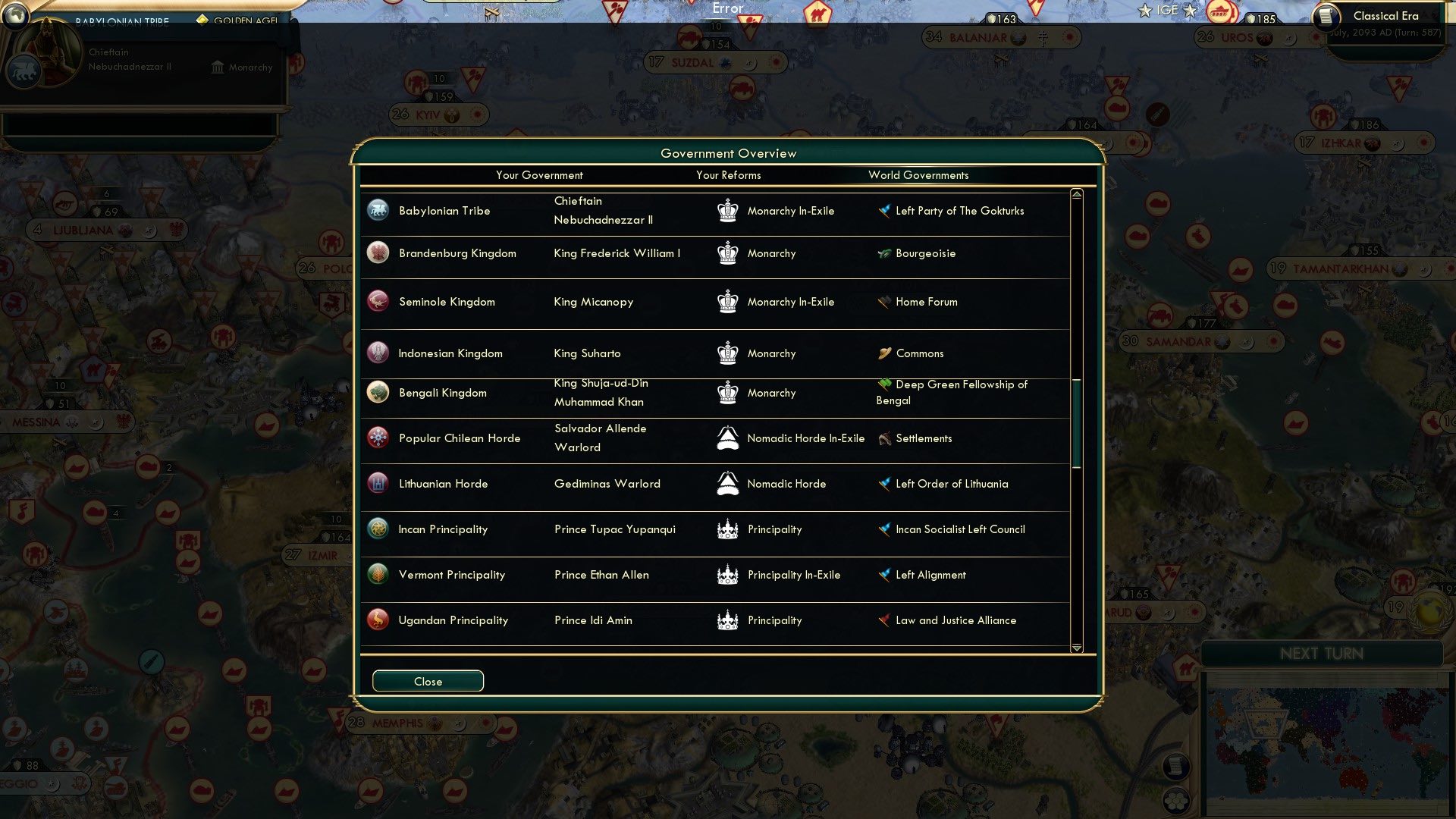
Task: Click the Left Party of The Gokturks flag icon
Action: coord(883,211)
